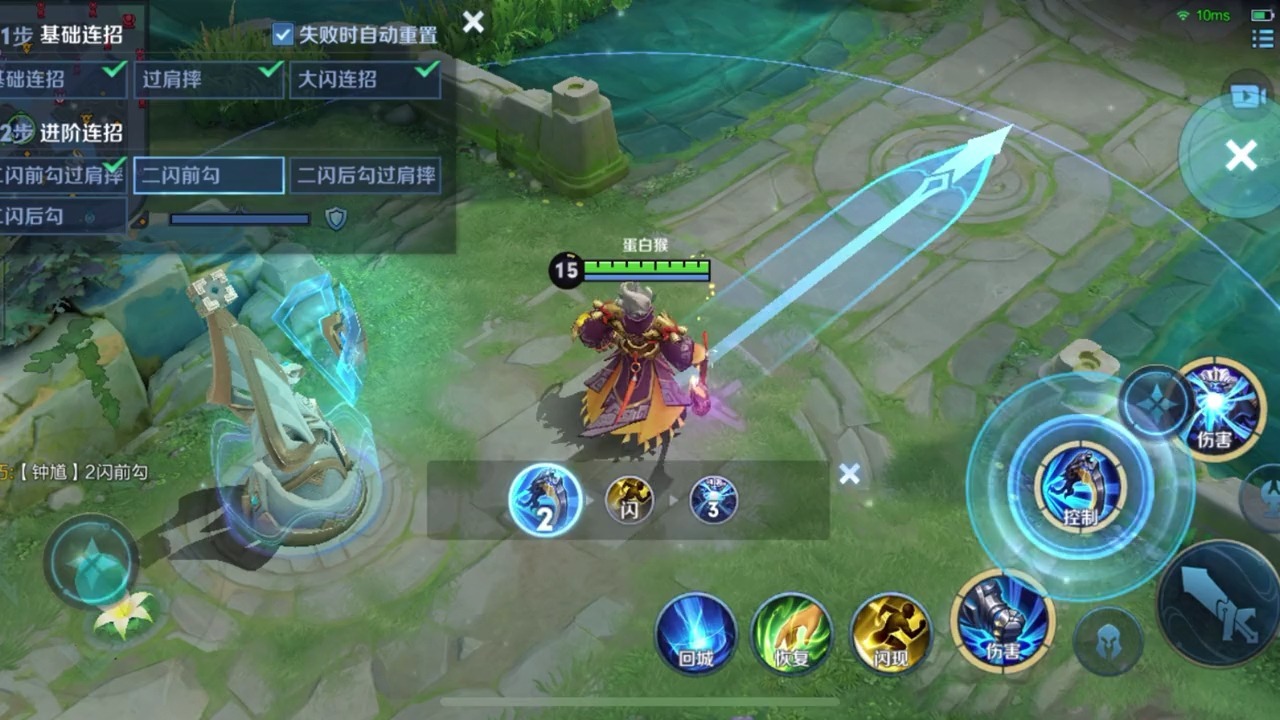Image resolution: width=1280 pixels, height=720 pixels.
Task: Activate the 恢复 heal spell
Action: 792,633
